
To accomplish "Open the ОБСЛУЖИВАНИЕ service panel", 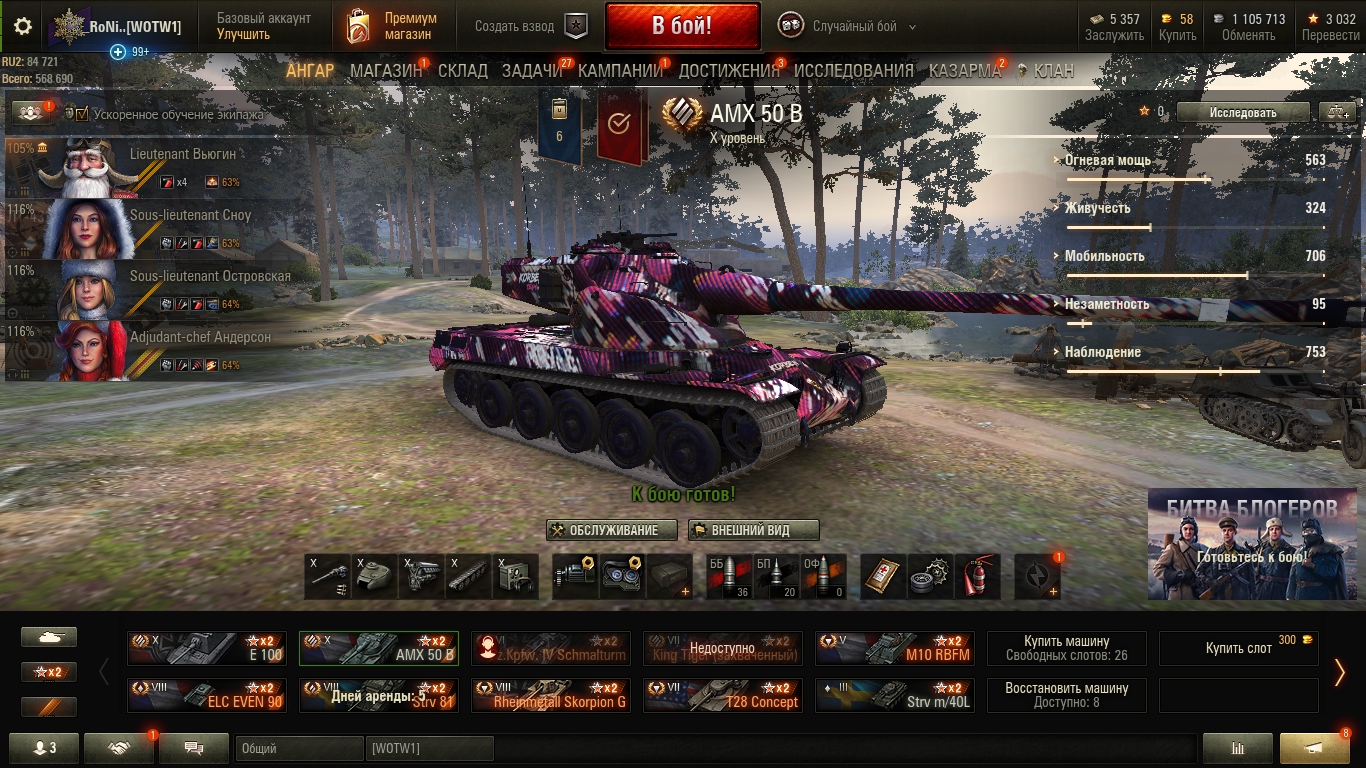I will [612, 530].
